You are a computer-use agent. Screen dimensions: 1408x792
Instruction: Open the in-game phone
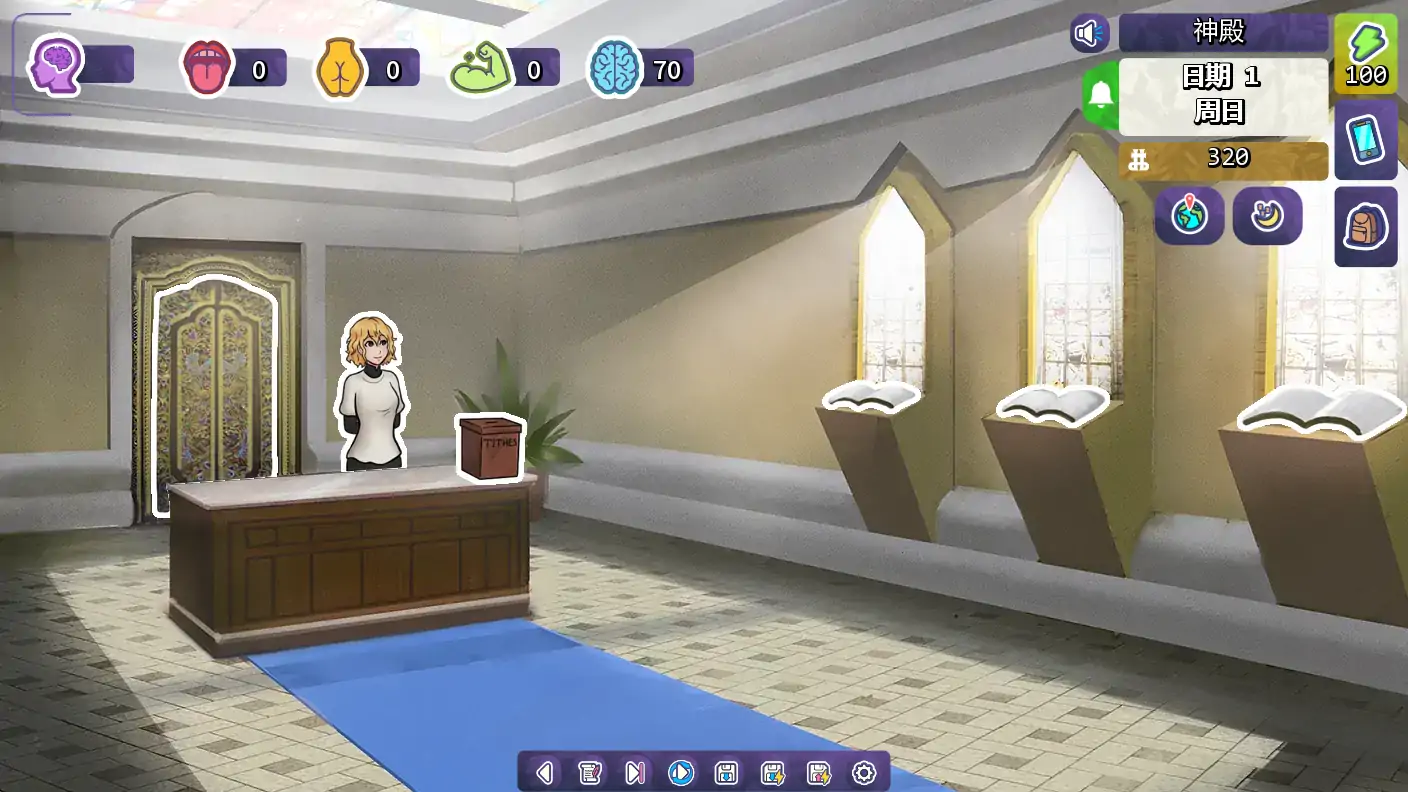[1366, 140]
